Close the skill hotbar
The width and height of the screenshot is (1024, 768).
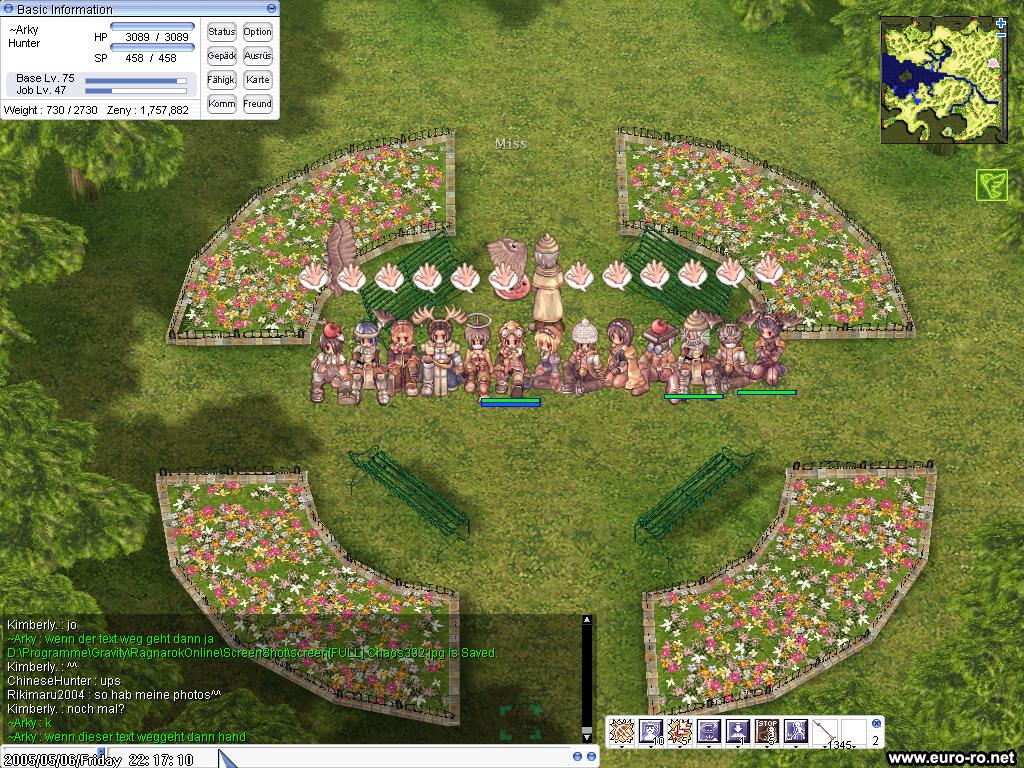pyautogui.click(x=877, y=723)
